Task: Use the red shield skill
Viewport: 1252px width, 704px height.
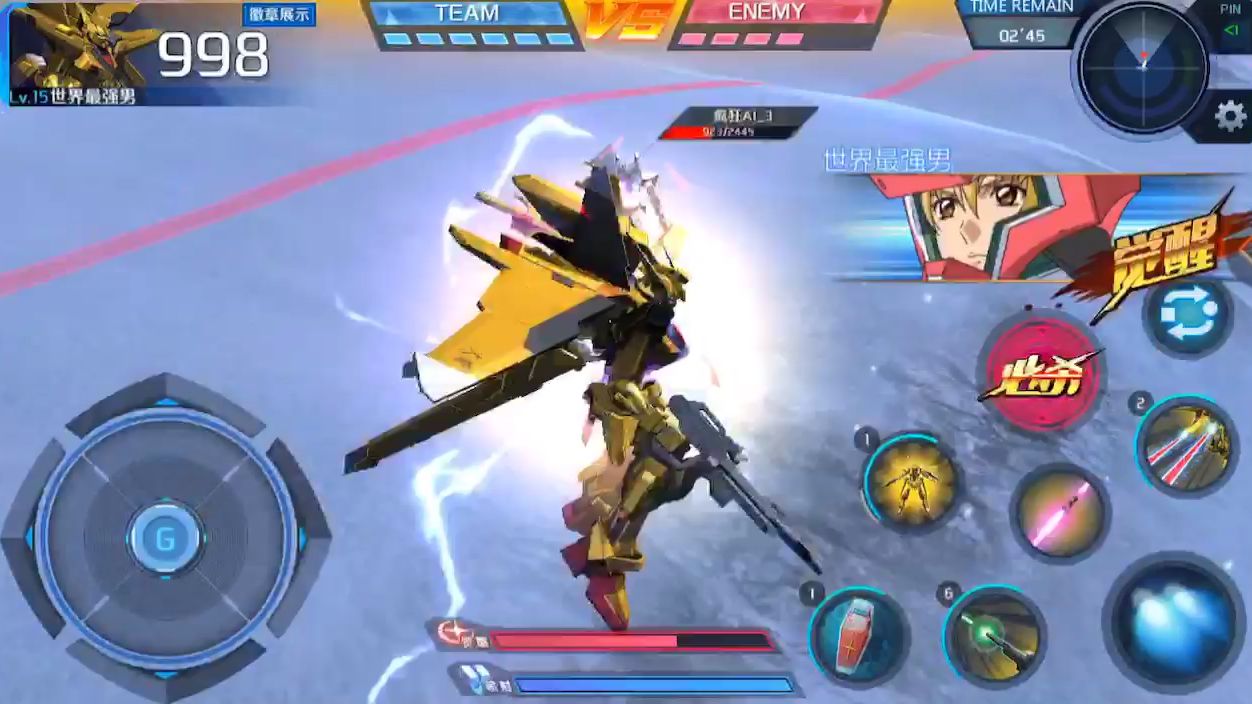Action: (x=858, y=635)
